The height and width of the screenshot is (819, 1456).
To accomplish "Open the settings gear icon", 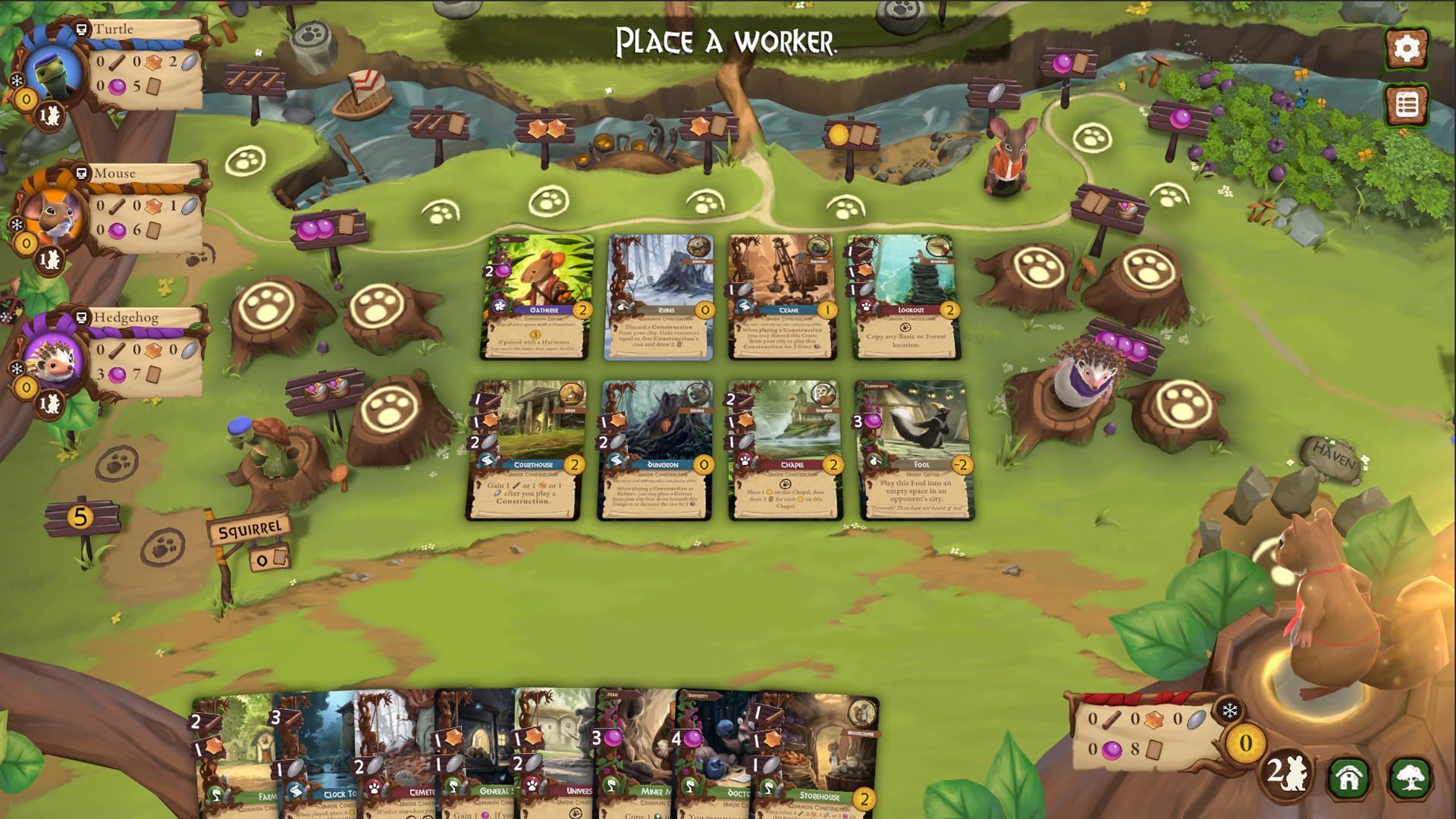I will tap(1407, 48).
